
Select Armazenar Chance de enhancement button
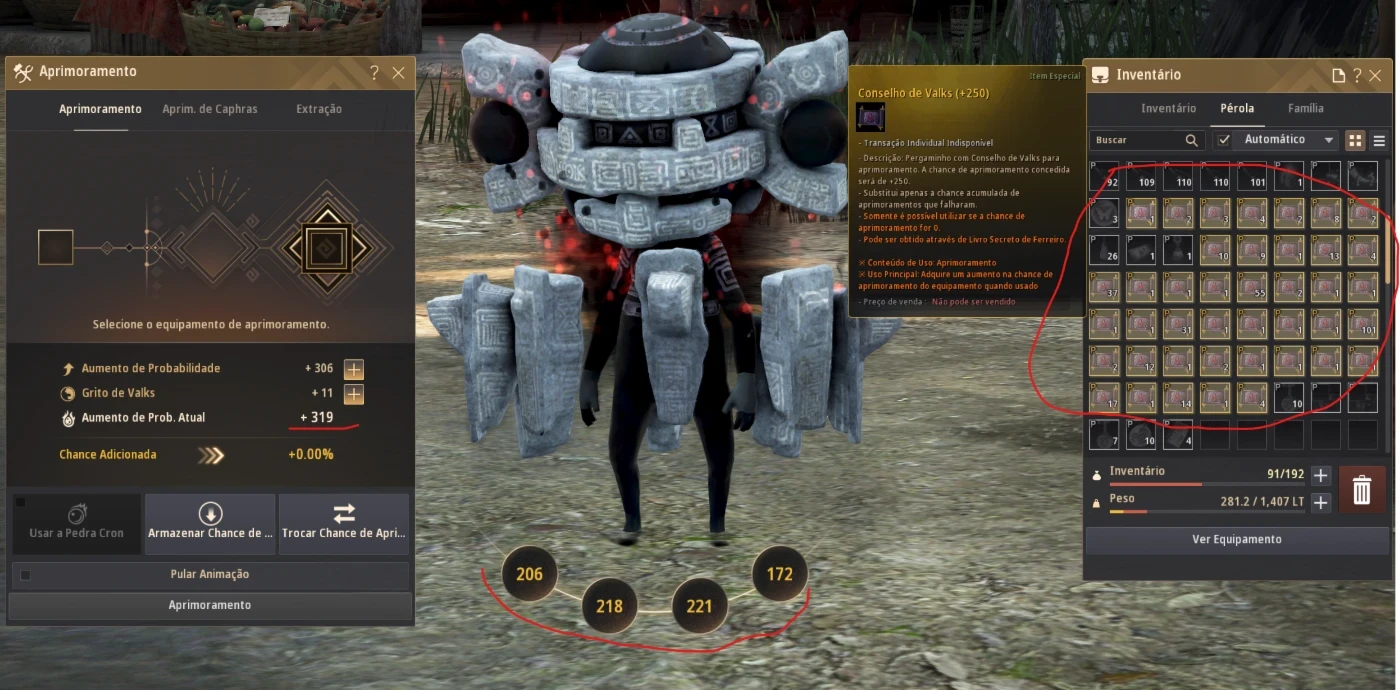(210, 523)
